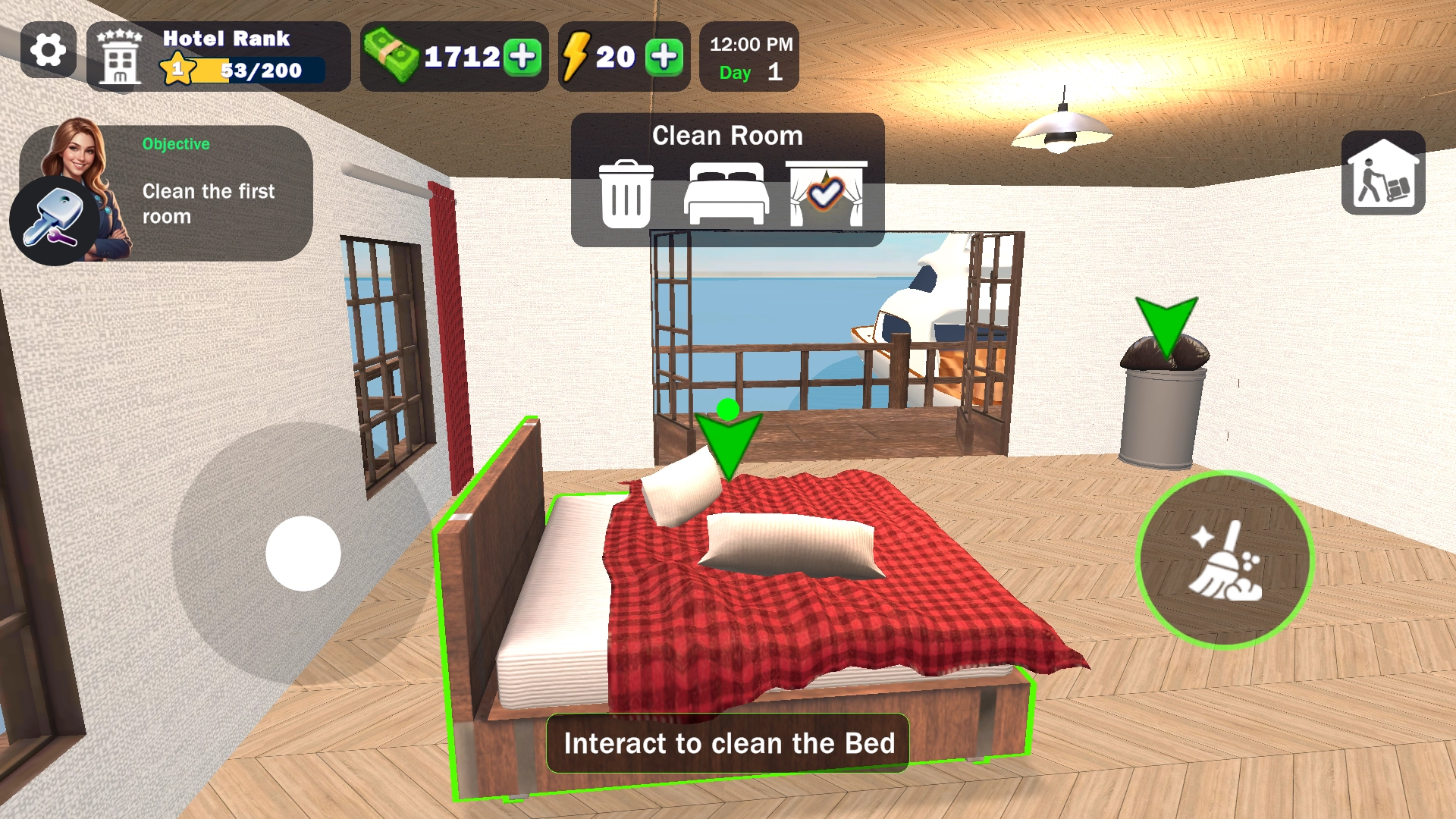This screenshot has height=819, width=1456.
Task: Add more cash with the plus button
Action: pos(523,57)
